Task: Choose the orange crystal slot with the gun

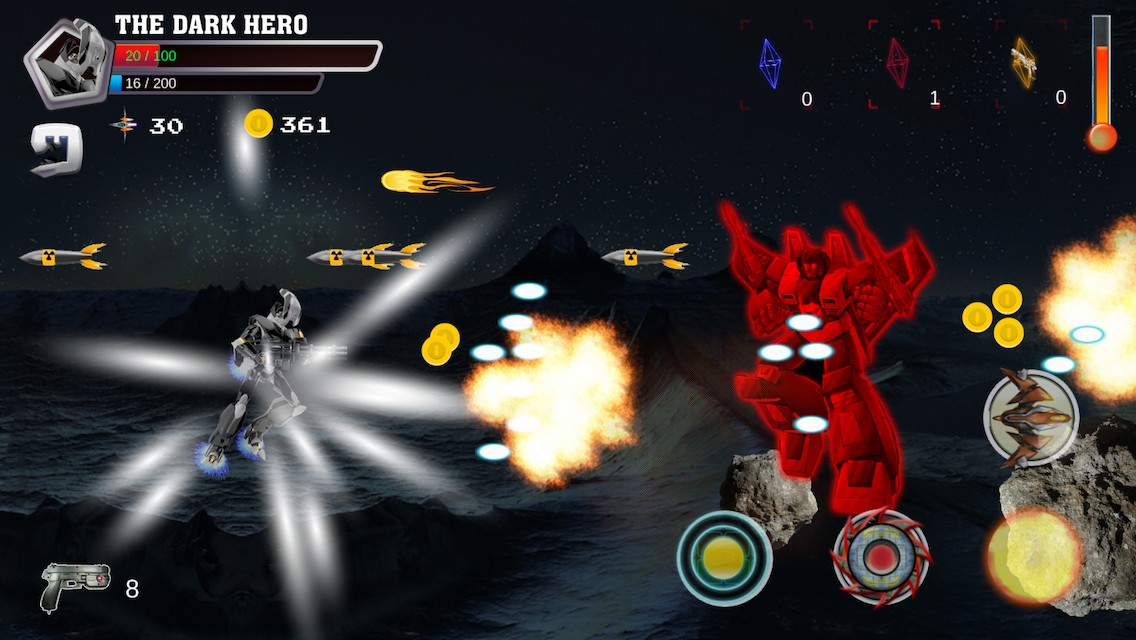Action: tap(1024, 64)
